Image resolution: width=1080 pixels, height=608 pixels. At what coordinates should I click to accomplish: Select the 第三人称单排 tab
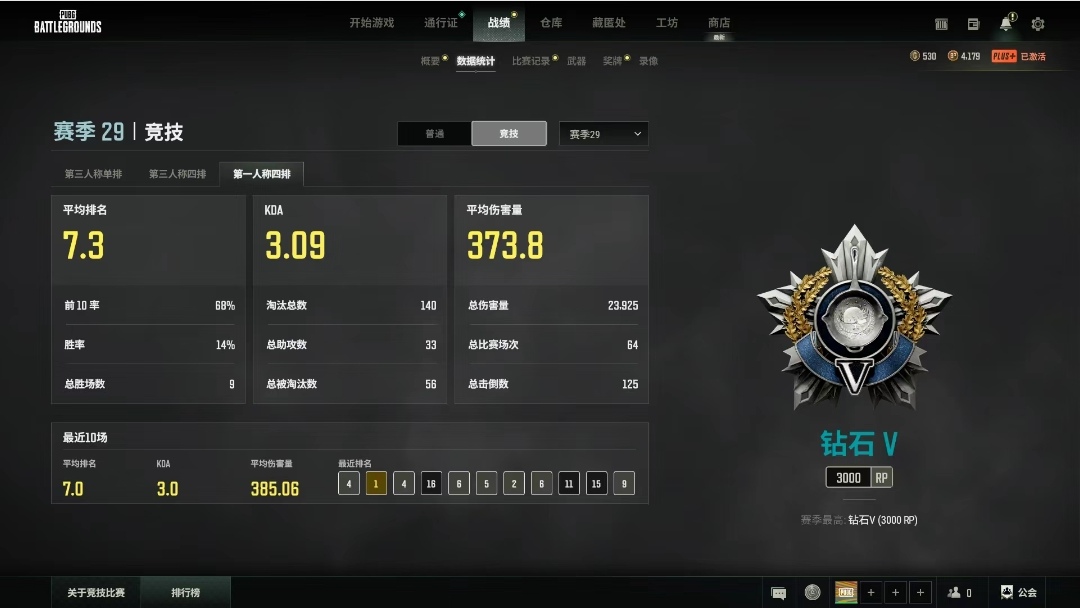93,174
